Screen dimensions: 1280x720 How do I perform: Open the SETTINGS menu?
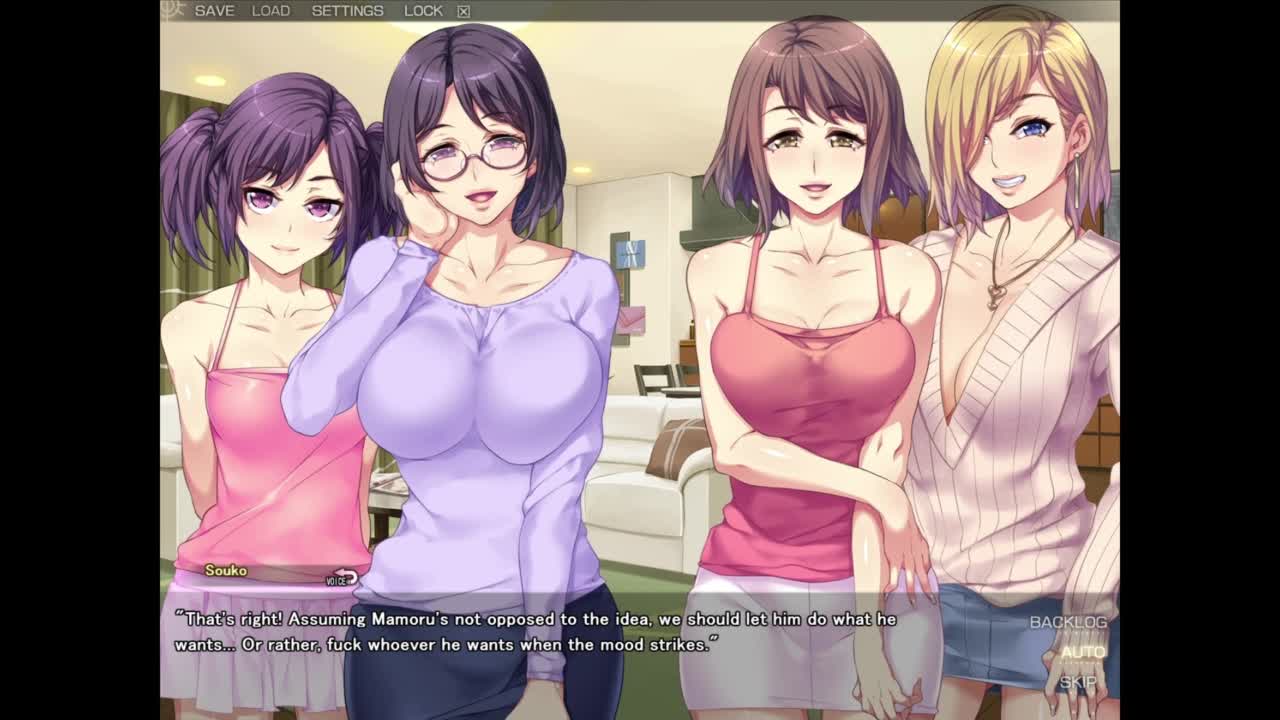[x=347, y=11]
